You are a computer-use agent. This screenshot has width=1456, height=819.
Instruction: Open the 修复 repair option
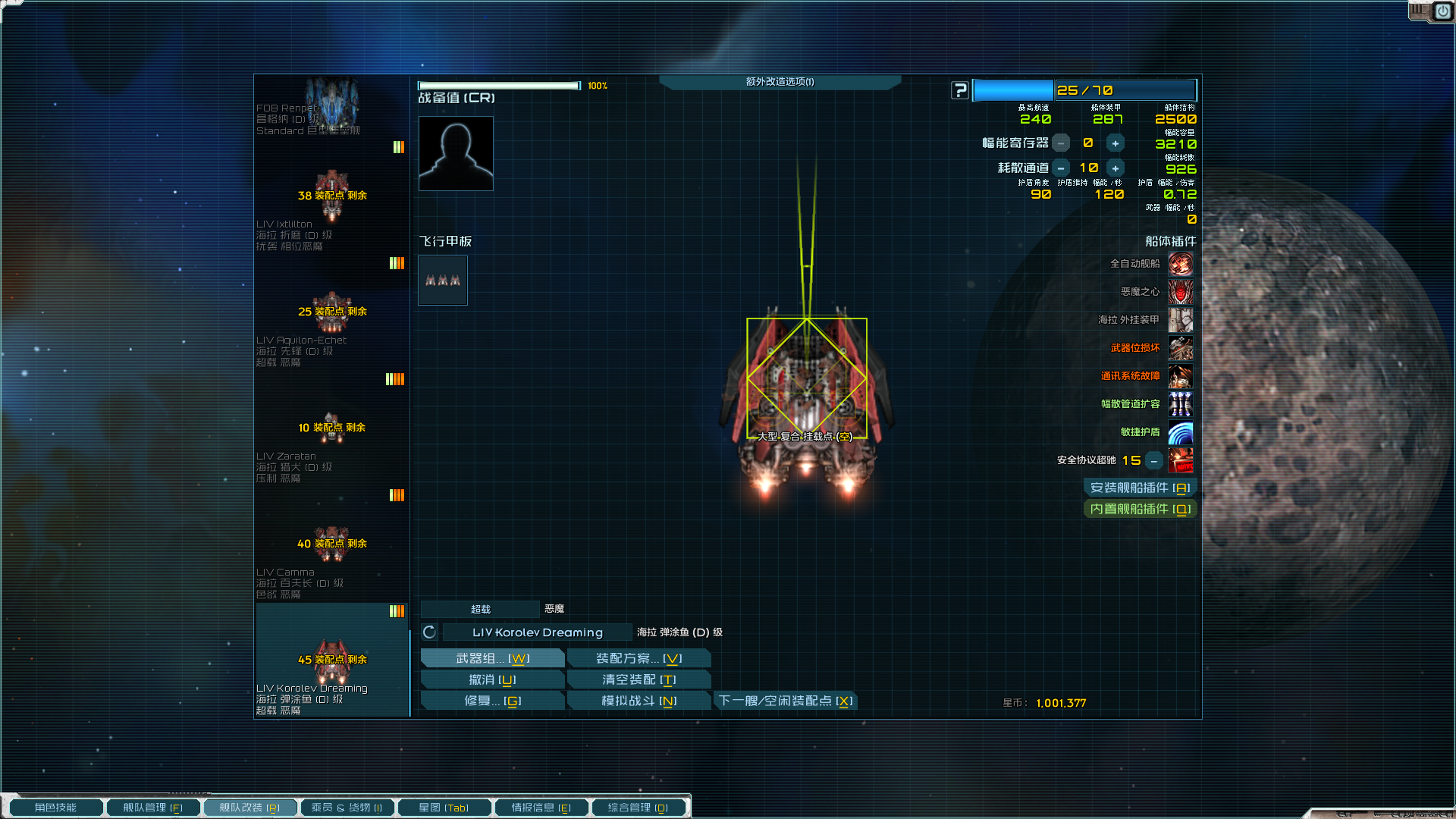pos(492,701)
